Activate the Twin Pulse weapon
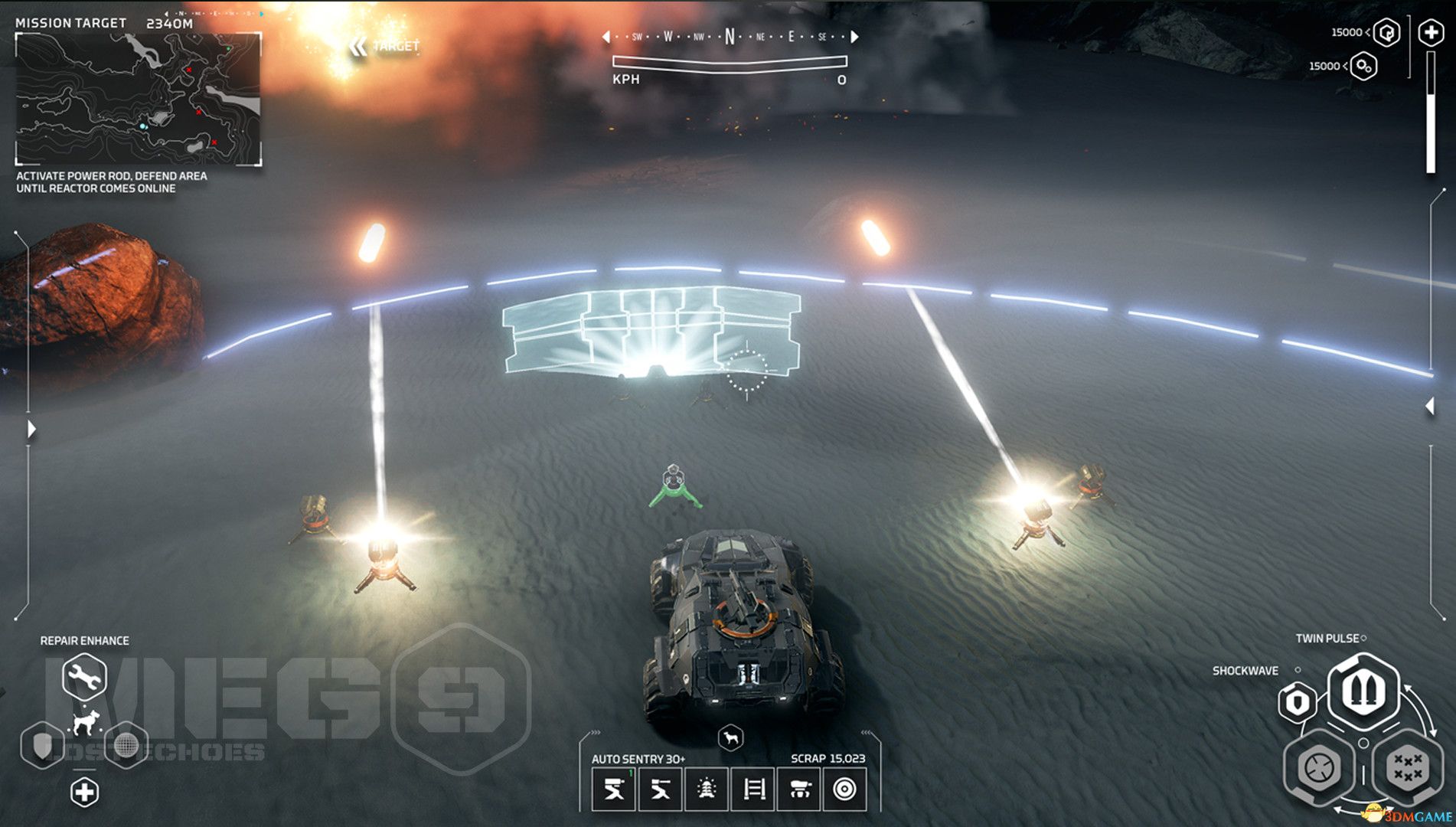Image resolution: width=1456 pixels, height=827 pixels. click(1363, 690)
